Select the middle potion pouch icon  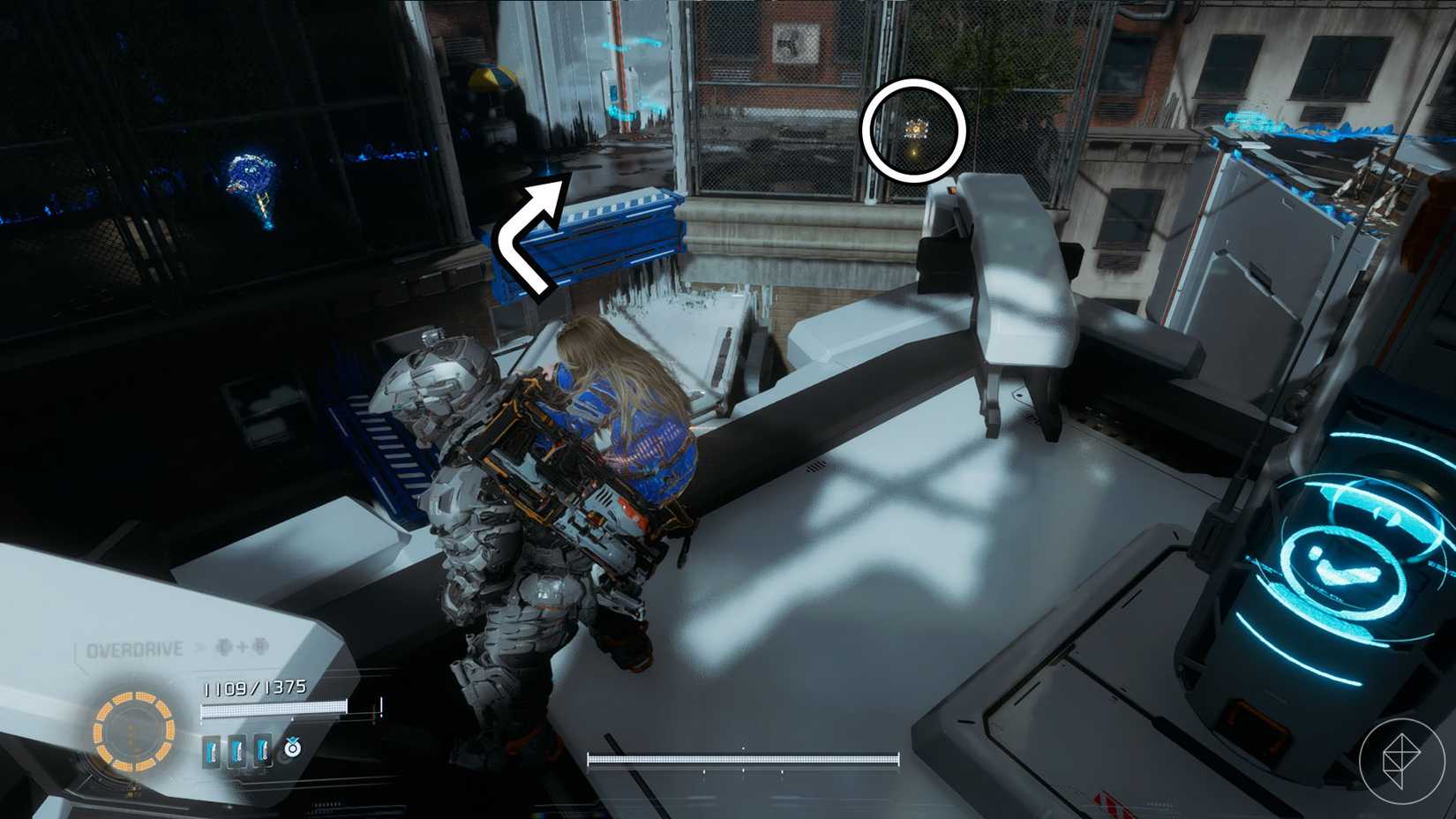(x=236, y=750)
